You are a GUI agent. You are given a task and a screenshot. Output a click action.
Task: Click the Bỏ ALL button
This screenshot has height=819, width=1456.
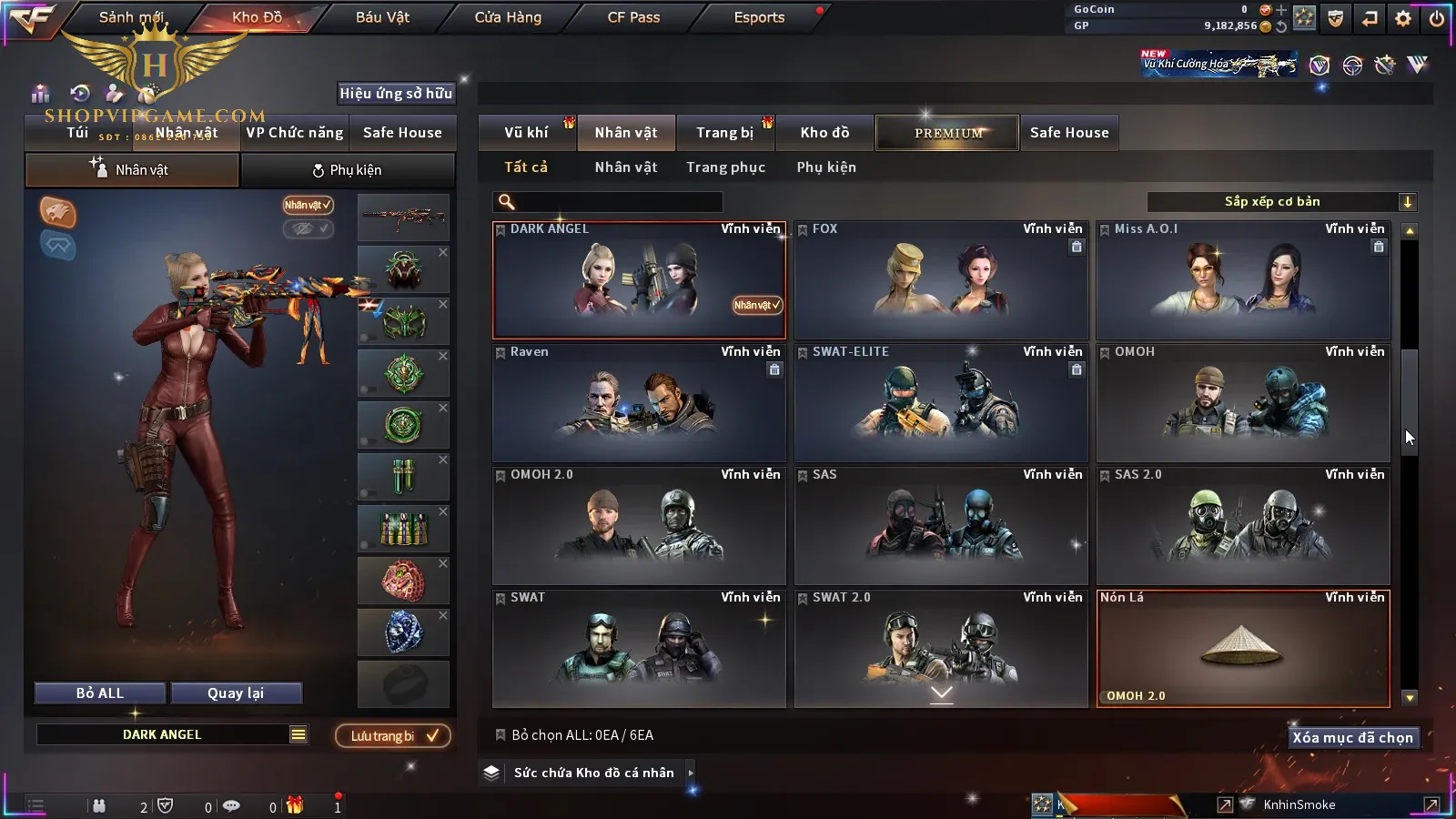[x=100, y=693]
